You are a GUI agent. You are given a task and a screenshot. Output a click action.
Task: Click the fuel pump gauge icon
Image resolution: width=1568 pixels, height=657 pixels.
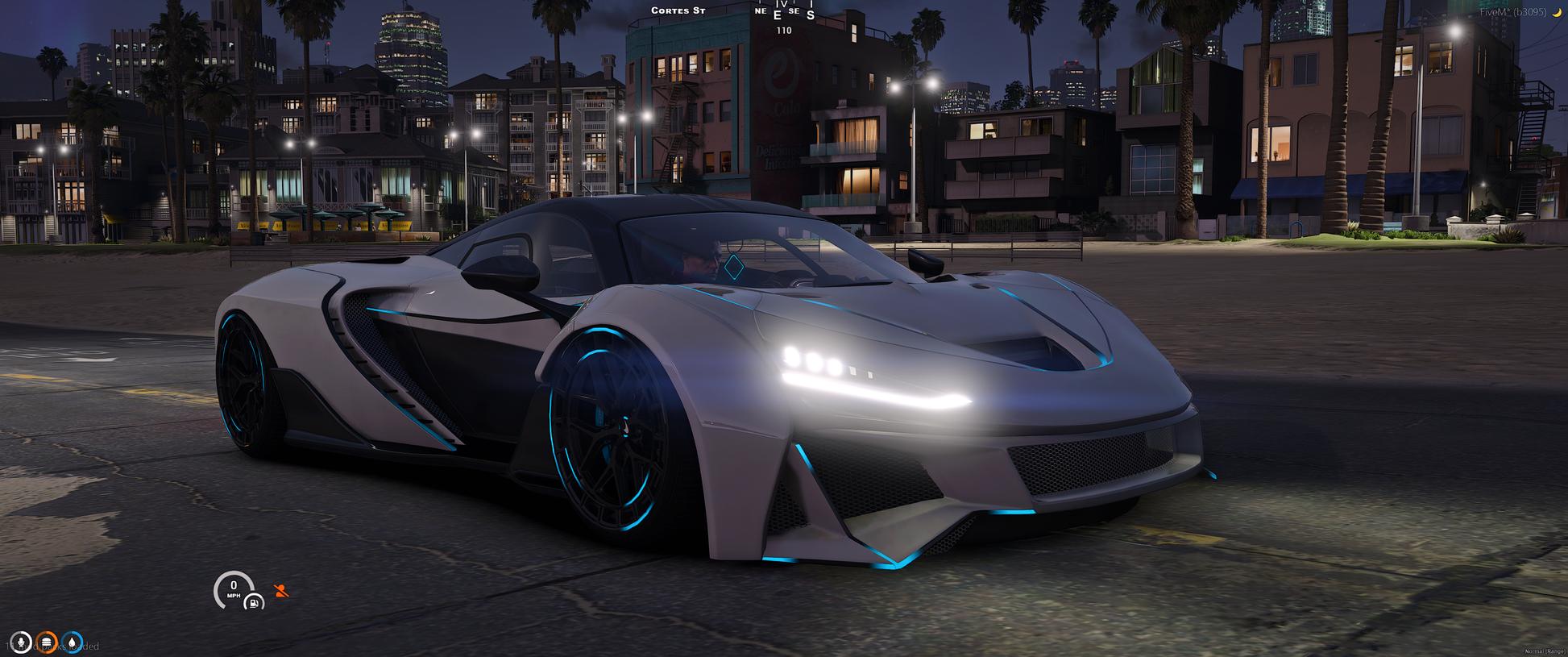(x=254, y=602)
